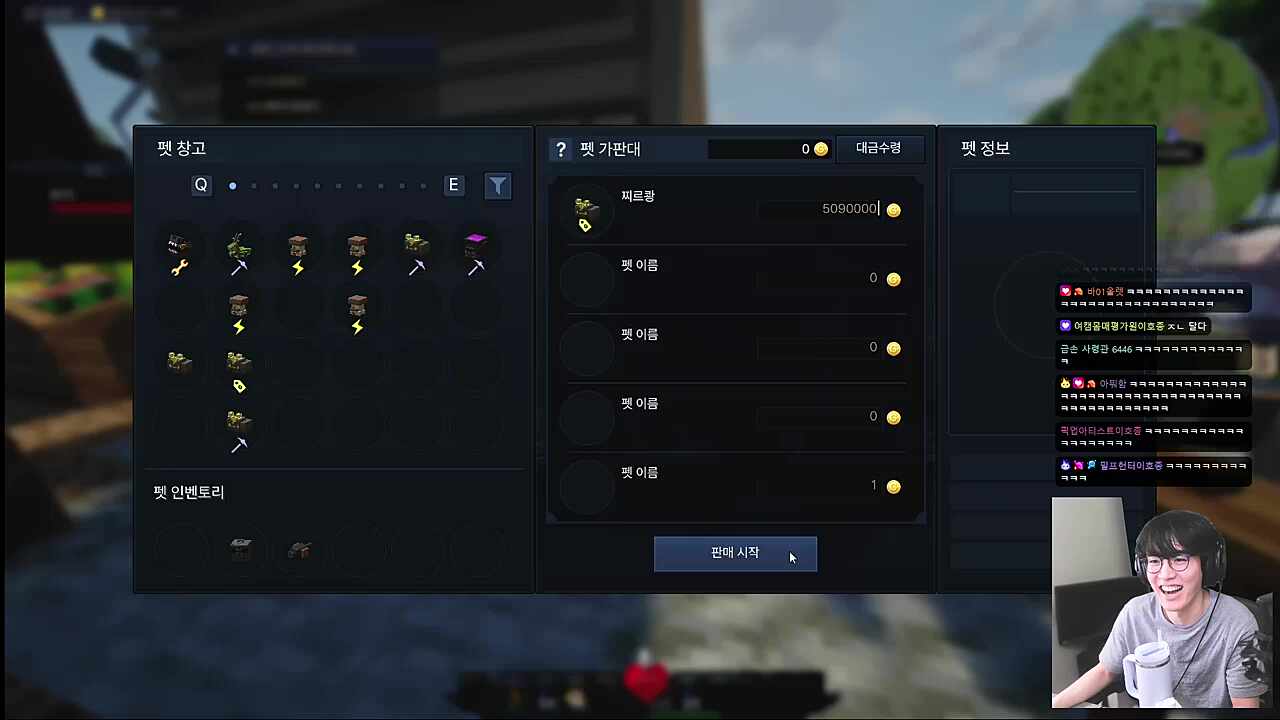The height and width of the screenshot is (720, 1280).
Task: Select the currently active first page dot
Action: tap(232, 185)
